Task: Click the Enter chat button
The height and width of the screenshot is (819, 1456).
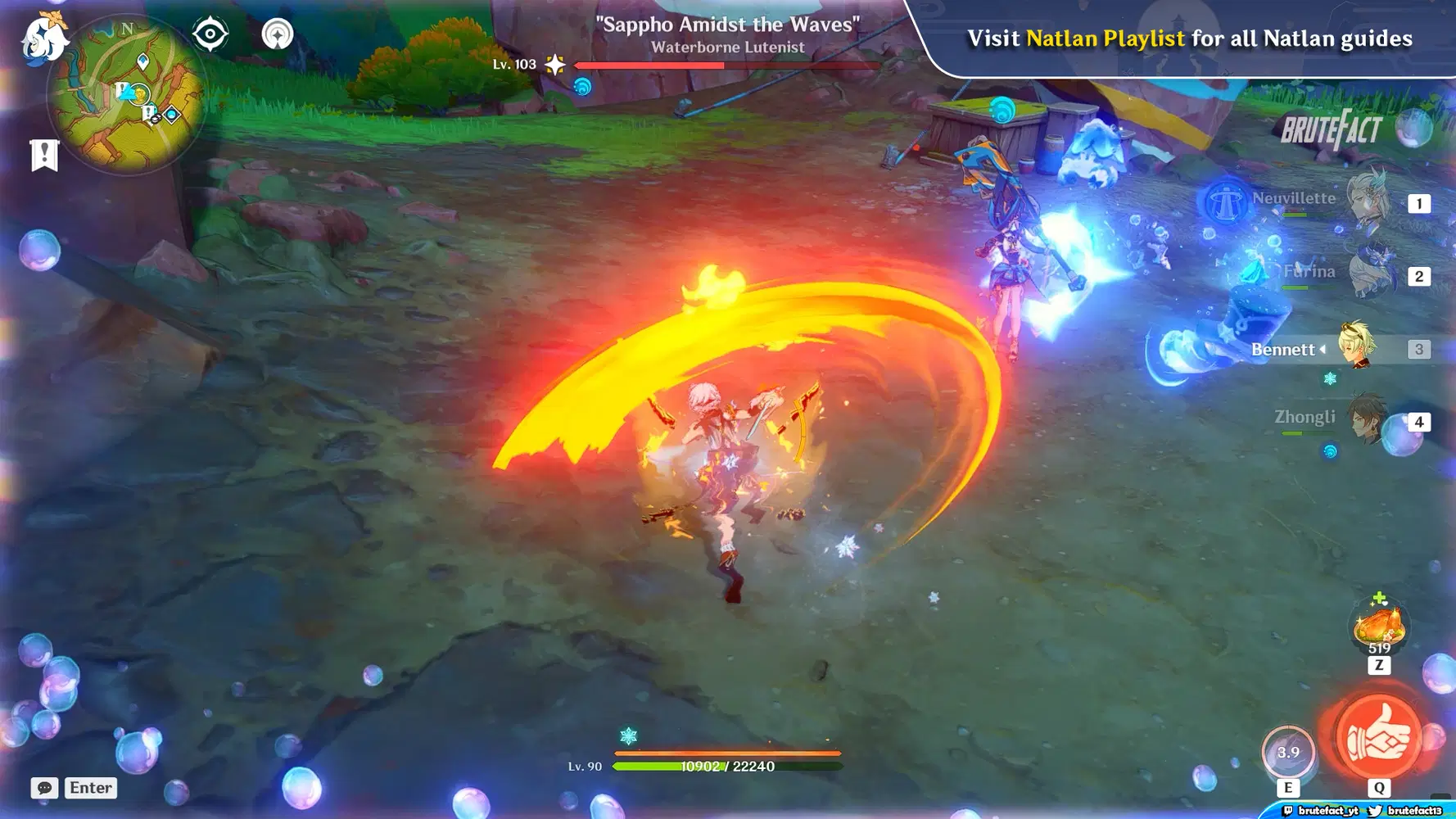Action: click(90, 788)
